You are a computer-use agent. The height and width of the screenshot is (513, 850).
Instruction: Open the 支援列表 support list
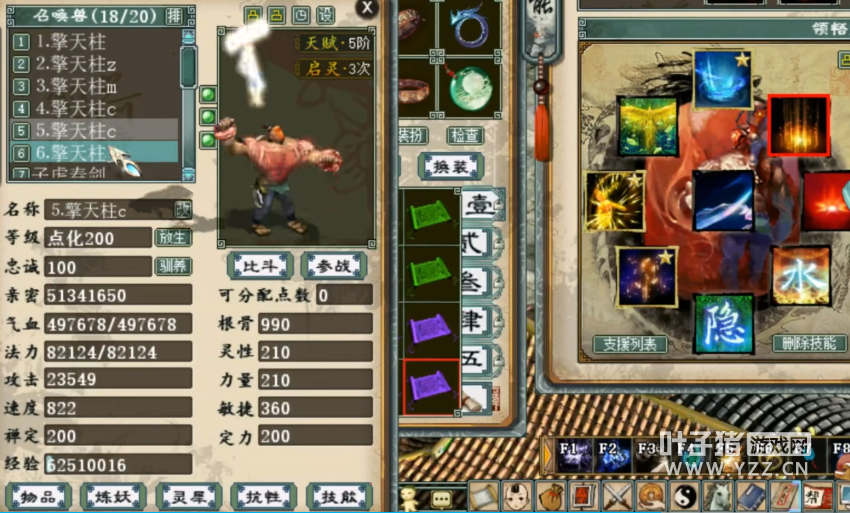630,344
